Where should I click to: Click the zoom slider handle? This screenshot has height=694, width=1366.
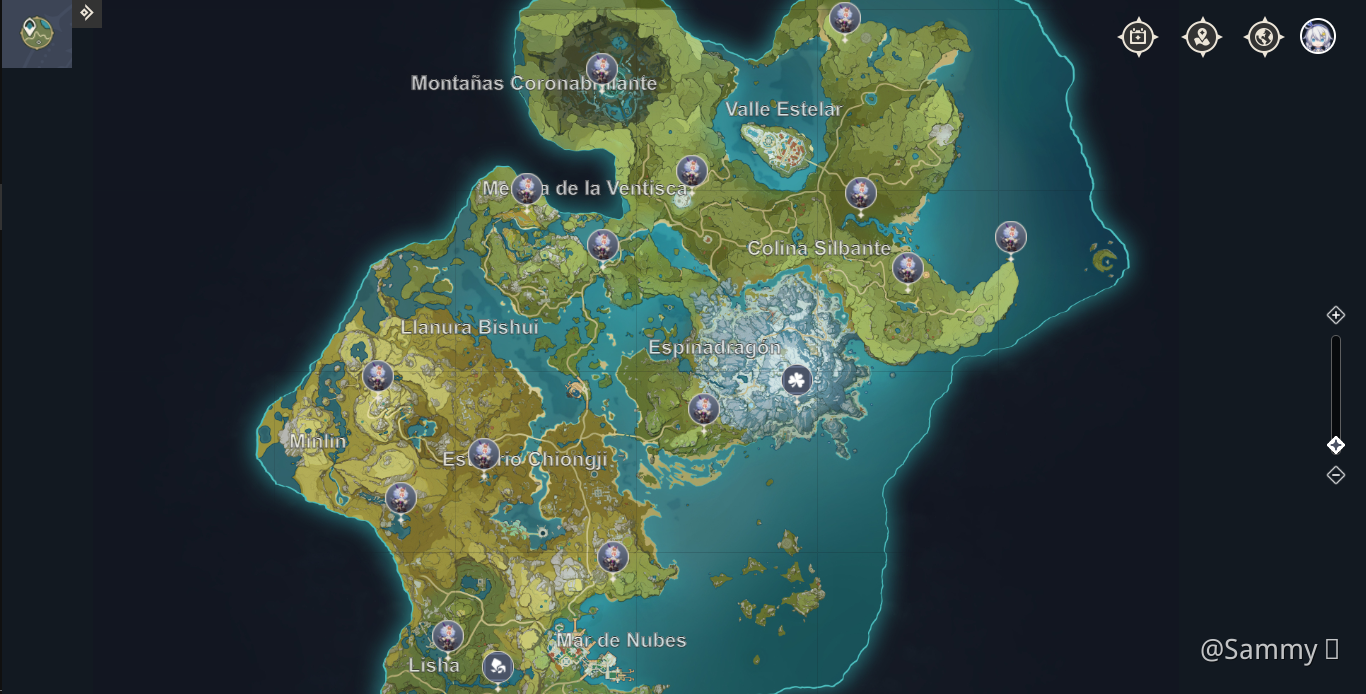click(1336, 445)
